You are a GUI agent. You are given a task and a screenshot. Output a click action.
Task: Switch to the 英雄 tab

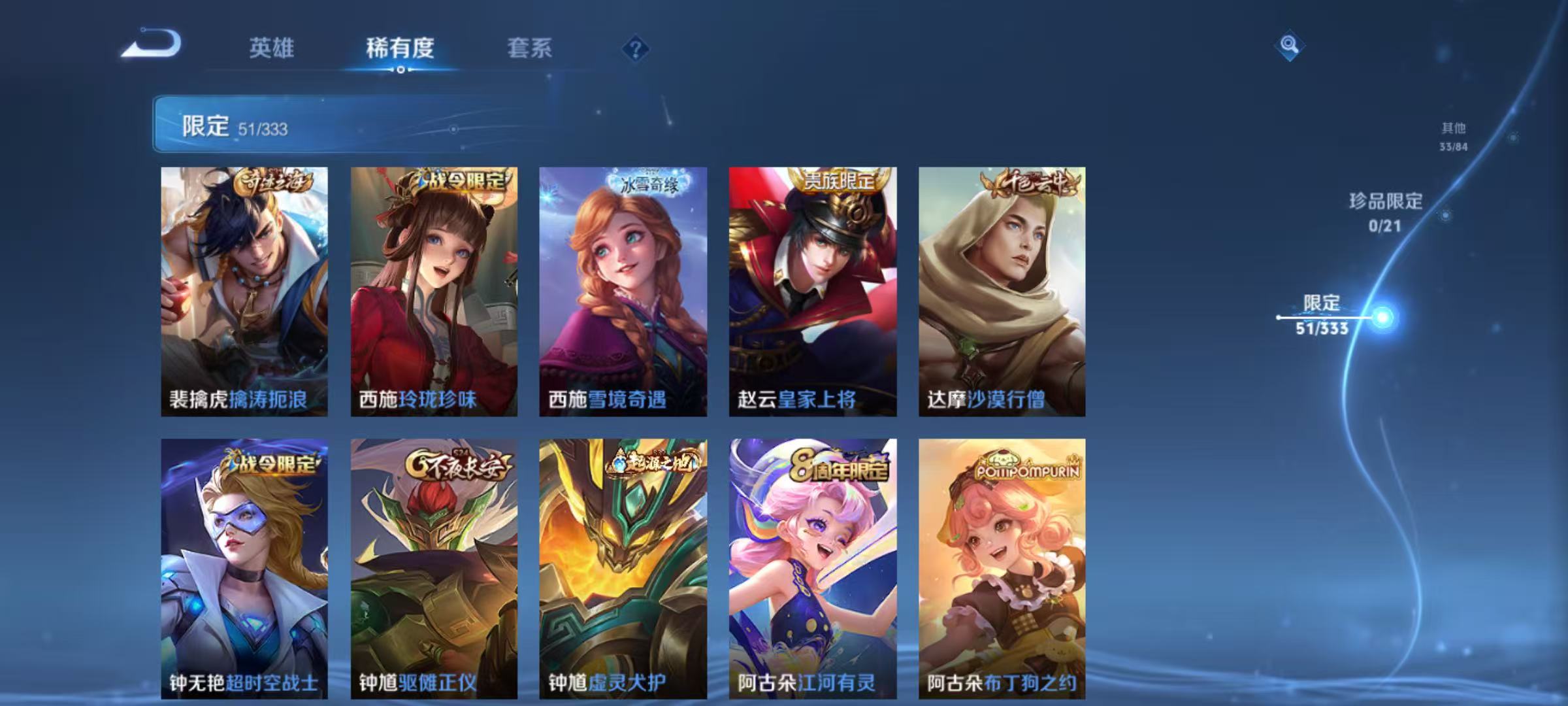(x=272, y=48)
